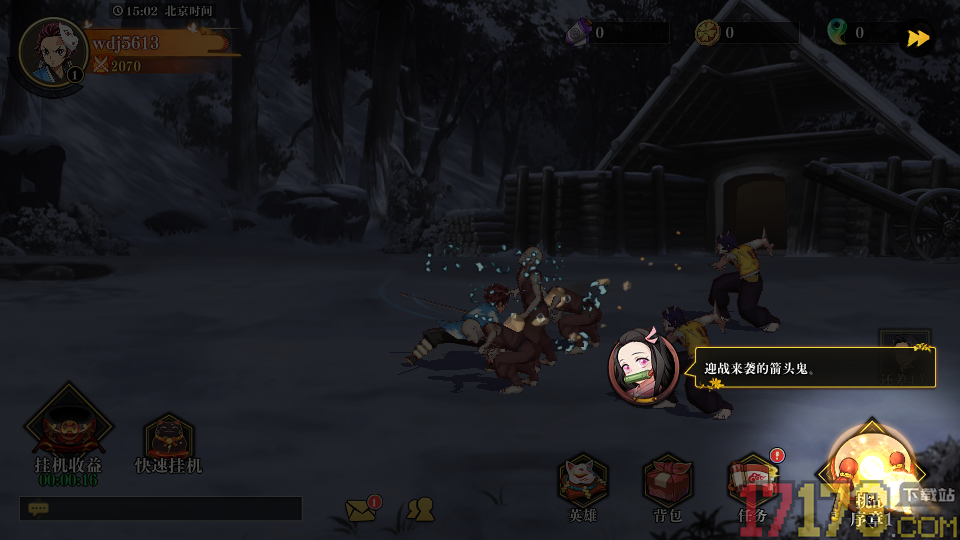Tap Nezuko's dialogue box to continue

click(x=815, y=368)
